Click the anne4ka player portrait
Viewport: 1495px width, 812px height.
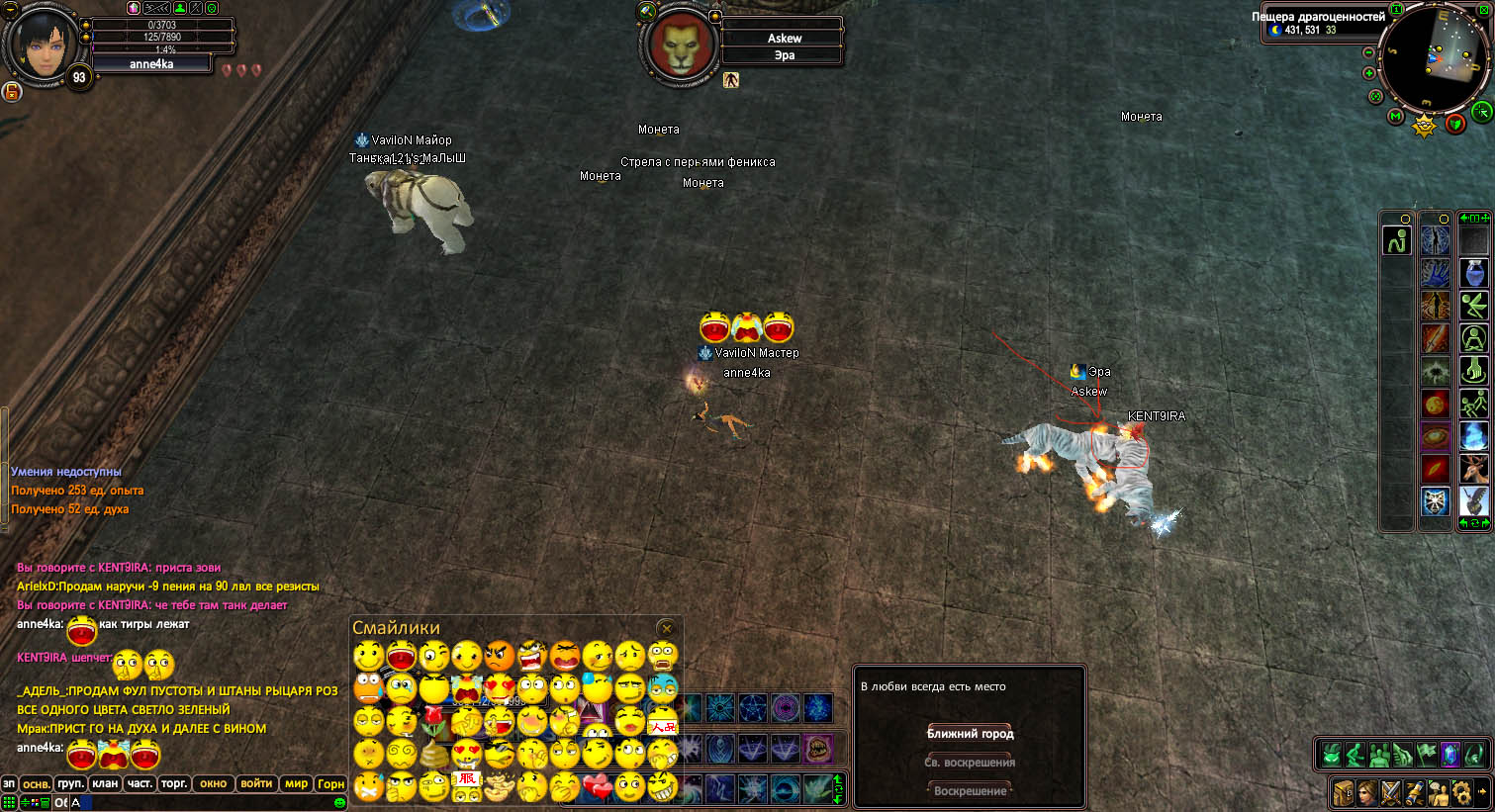click(43, 45)
